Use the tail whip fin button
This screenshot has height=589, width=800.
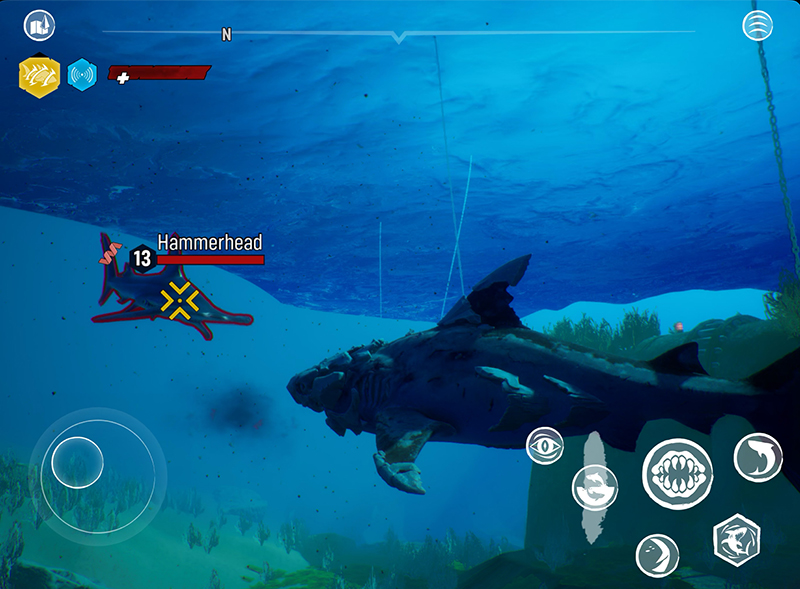click(x=758, y=457)
